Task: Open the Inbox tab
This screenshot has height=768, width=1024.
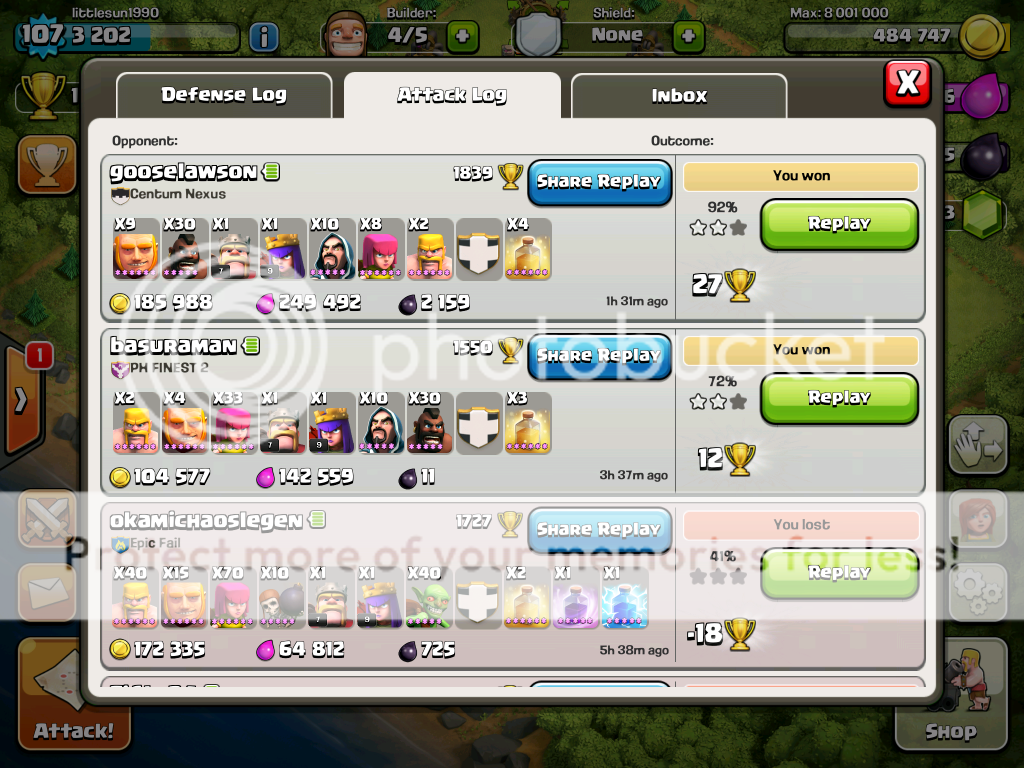Action: point(679,97)
